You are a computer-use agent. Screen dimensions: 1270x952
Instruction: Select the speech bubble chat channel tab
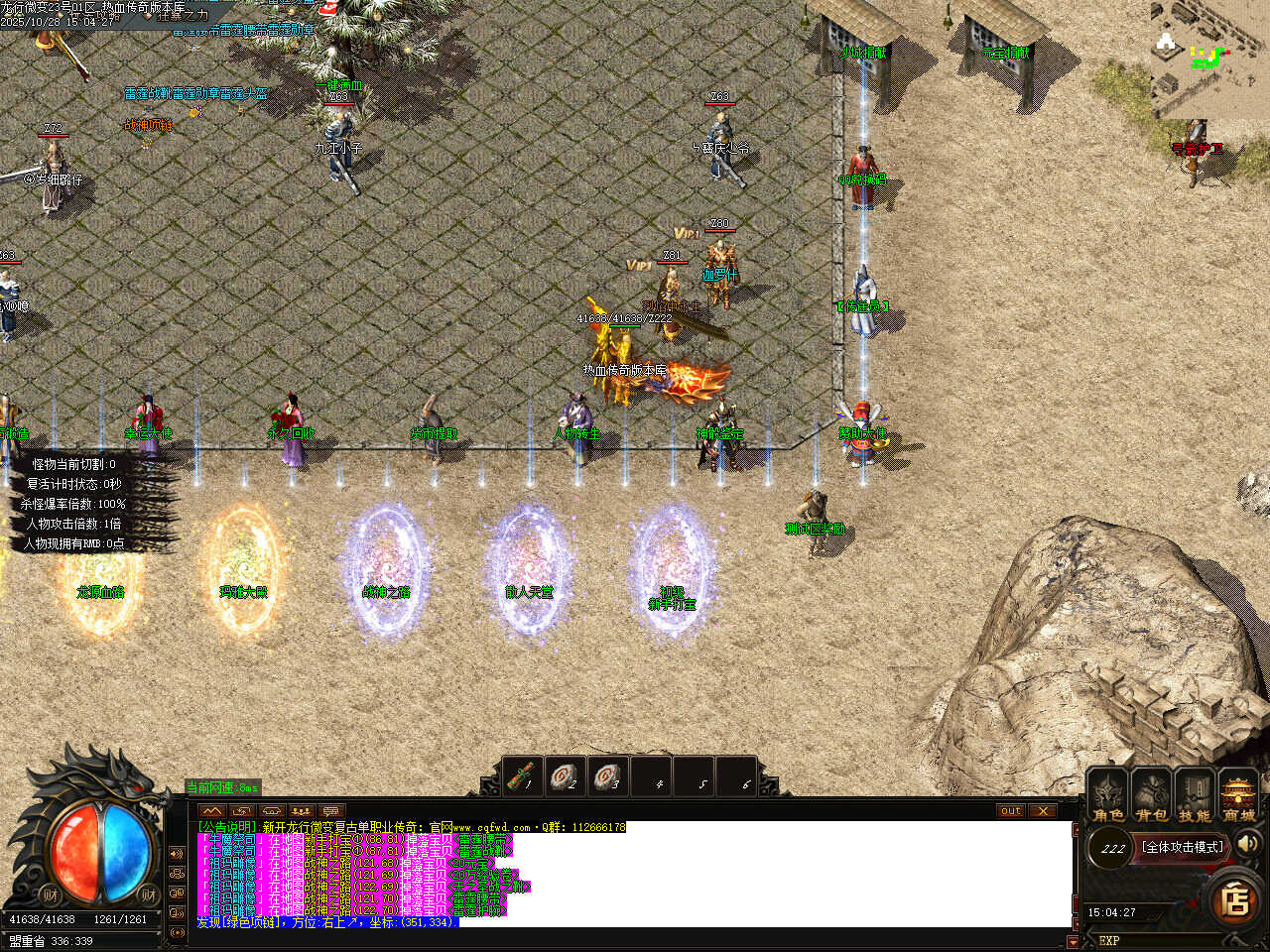[x=330, y=811]
